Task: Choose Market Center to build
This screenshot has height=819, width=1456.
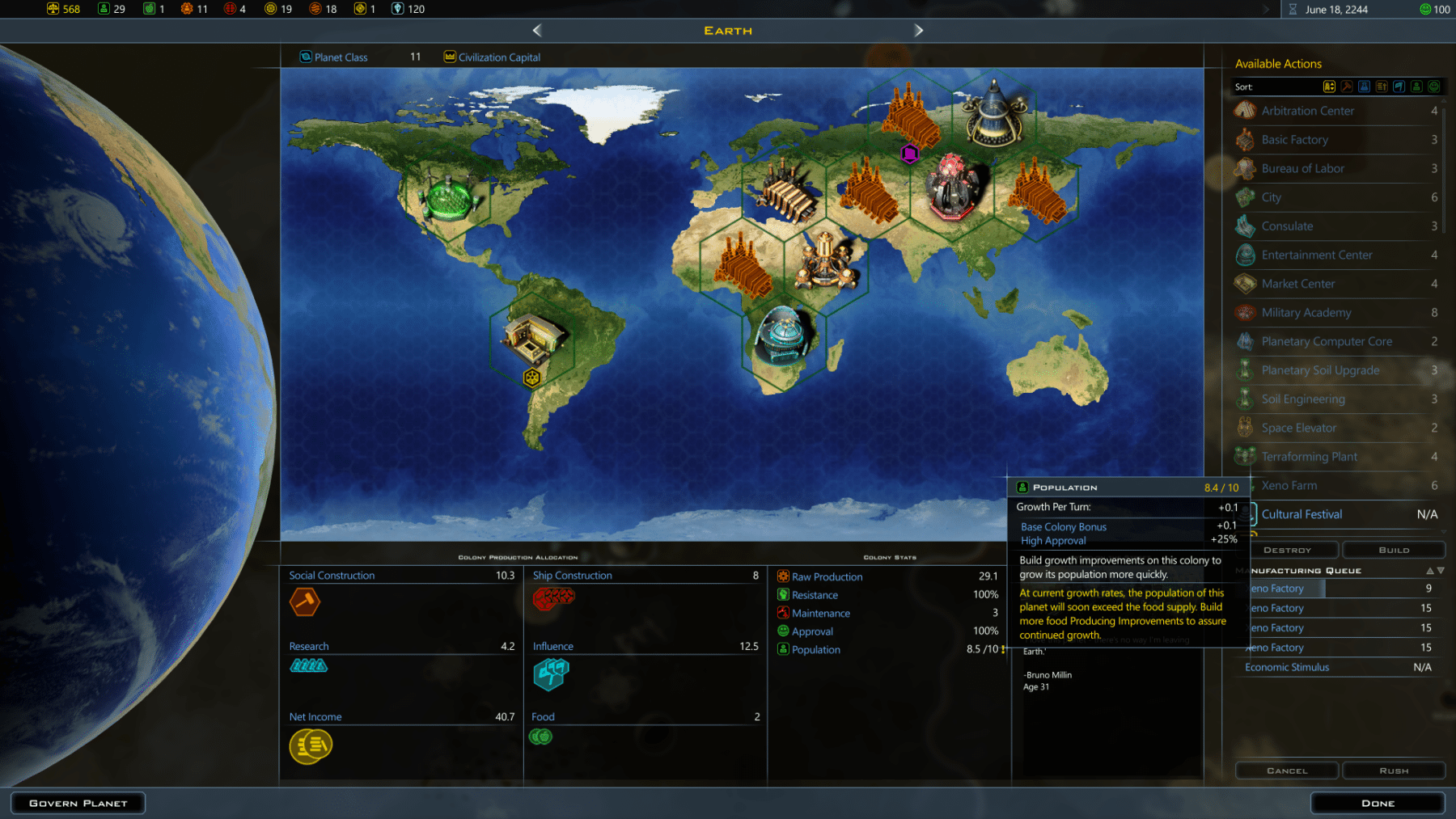Action: point(1297,284)
